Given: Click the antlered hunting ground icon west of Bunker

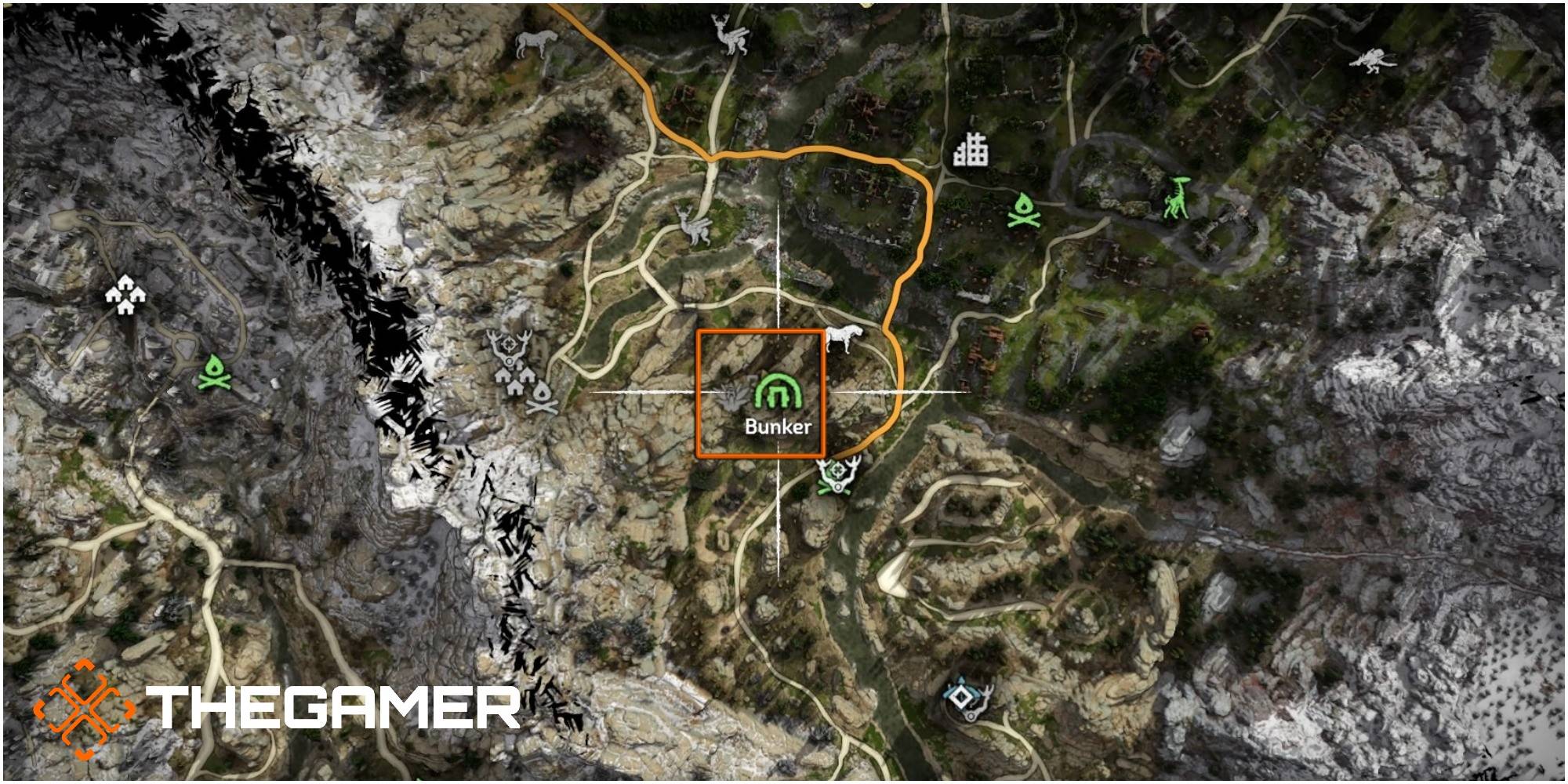Looking at the screenshot, I should coord(508,347).
